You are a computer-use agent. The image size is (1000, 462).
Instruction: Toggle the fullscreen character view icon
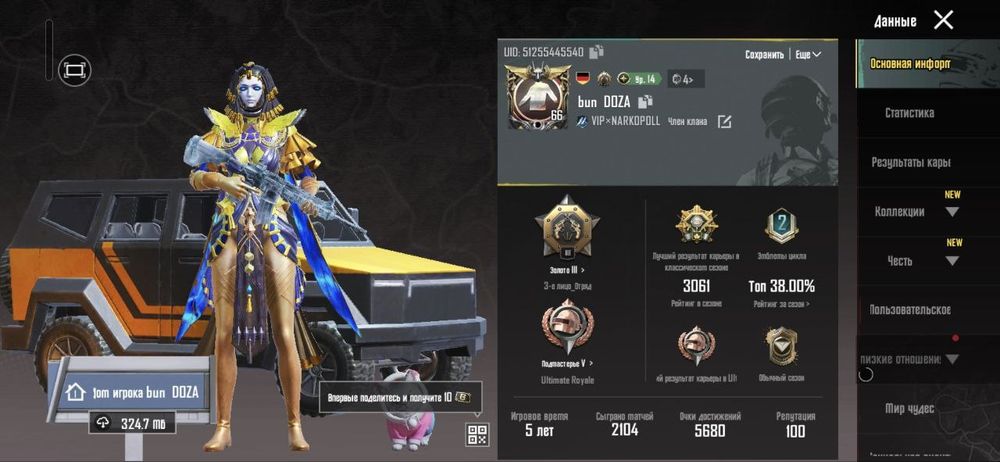[73, 69]
